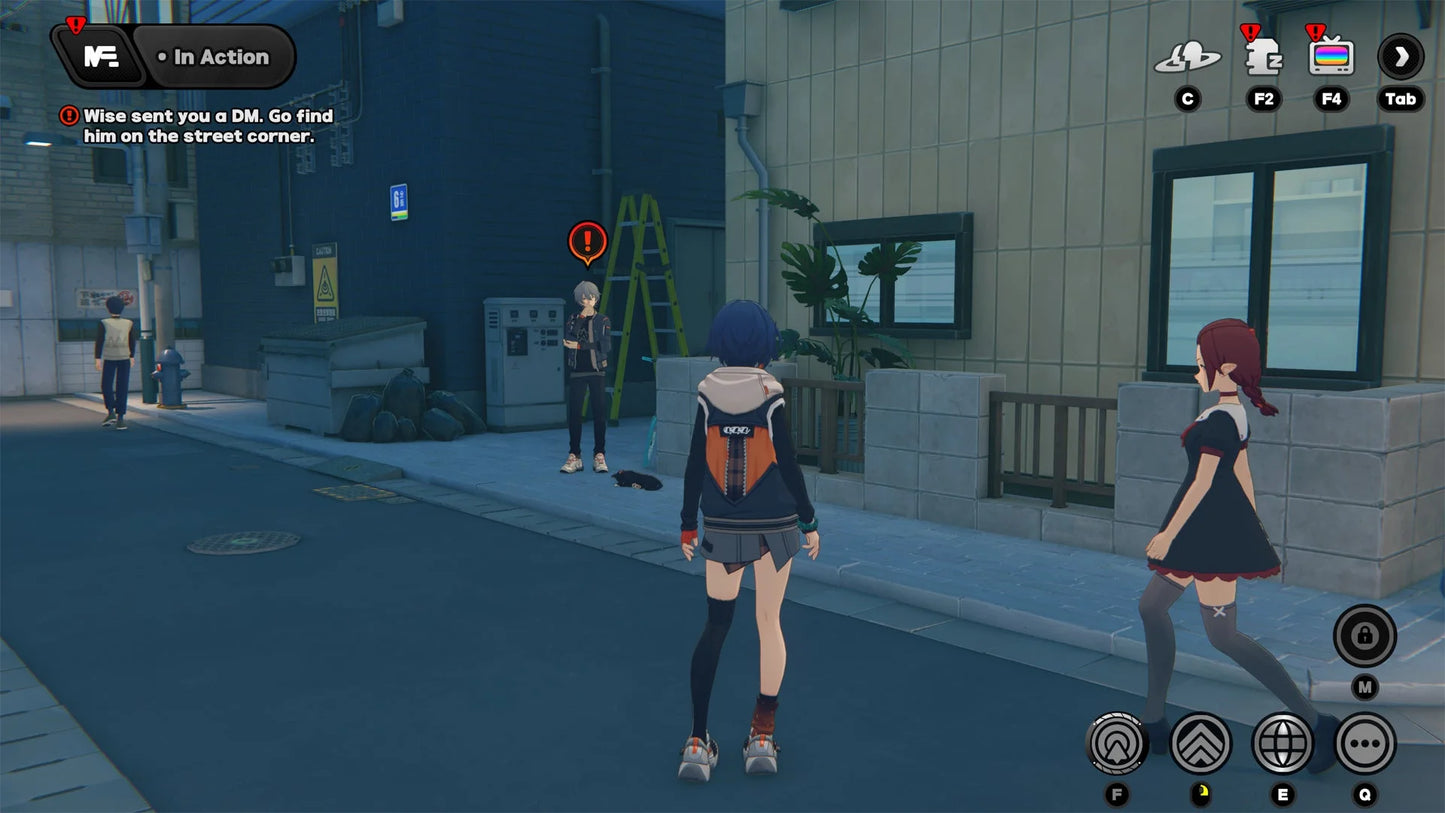Open the schedule badge beside In Action
Viewport: 1445px width, 813px height.
pyautogui.click(x=100, y=57)
